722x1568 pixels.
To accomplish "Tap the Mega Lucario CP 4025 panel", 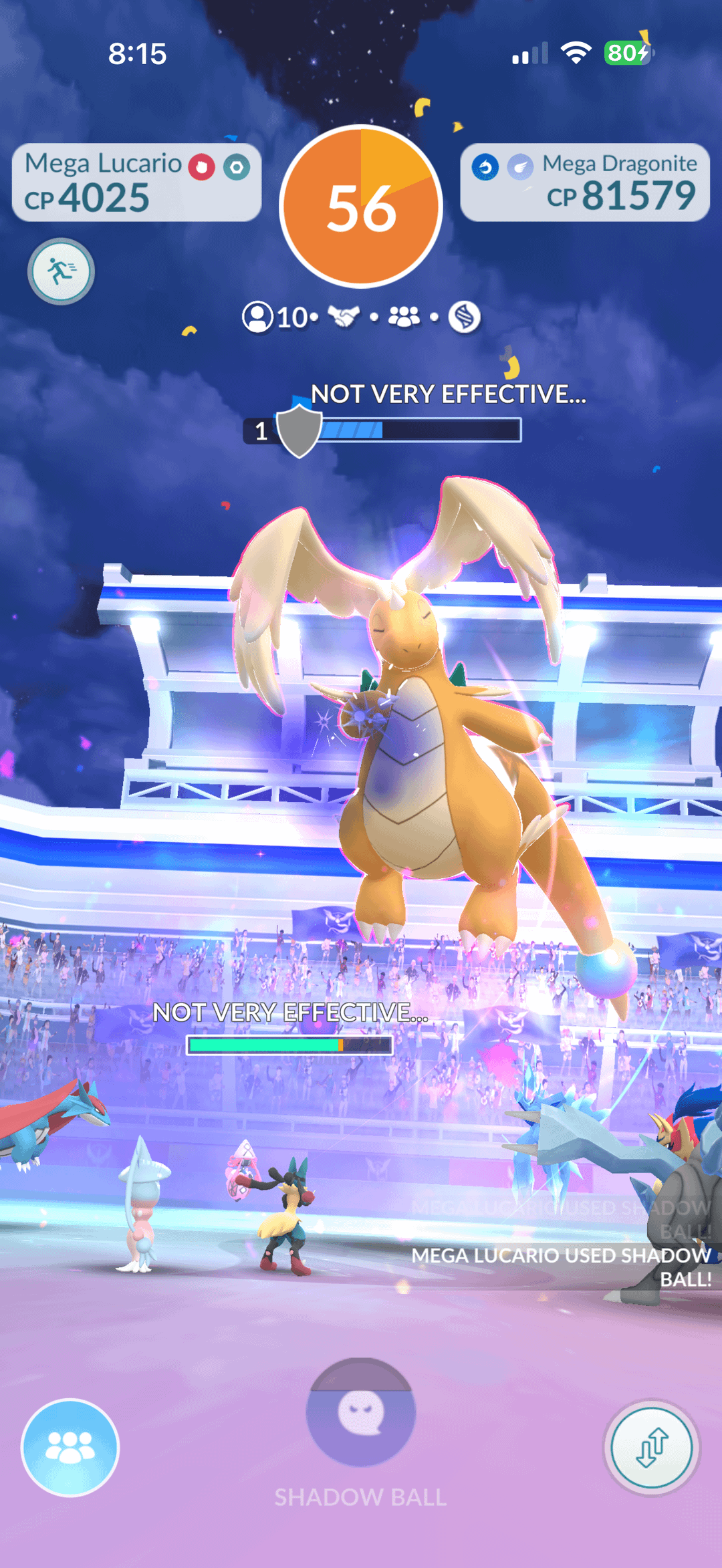I will (136, 182).
